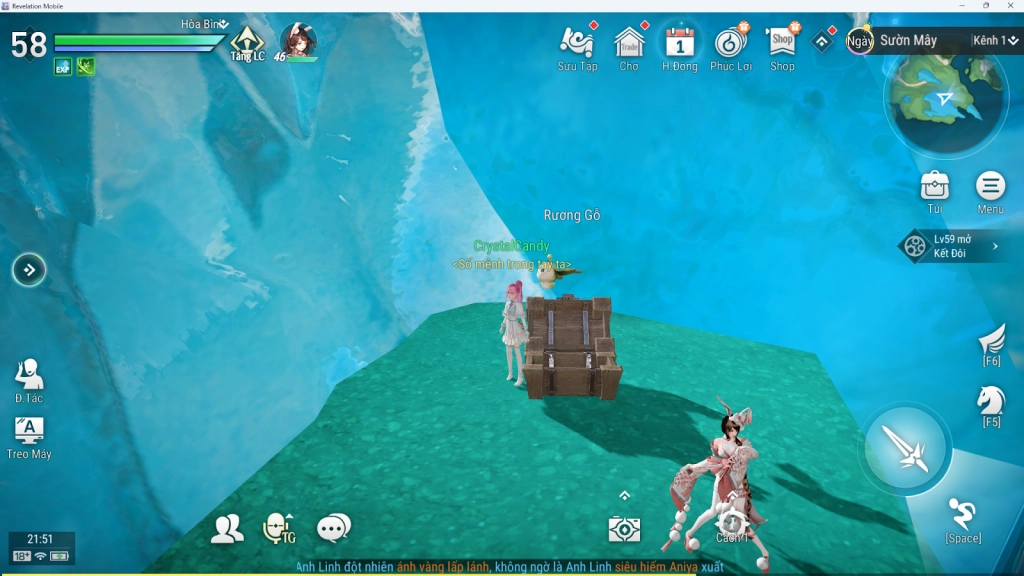Open the chat bubbles icon
The height and width of the screenshot is (576, 1024).
(x=333, y=528)
